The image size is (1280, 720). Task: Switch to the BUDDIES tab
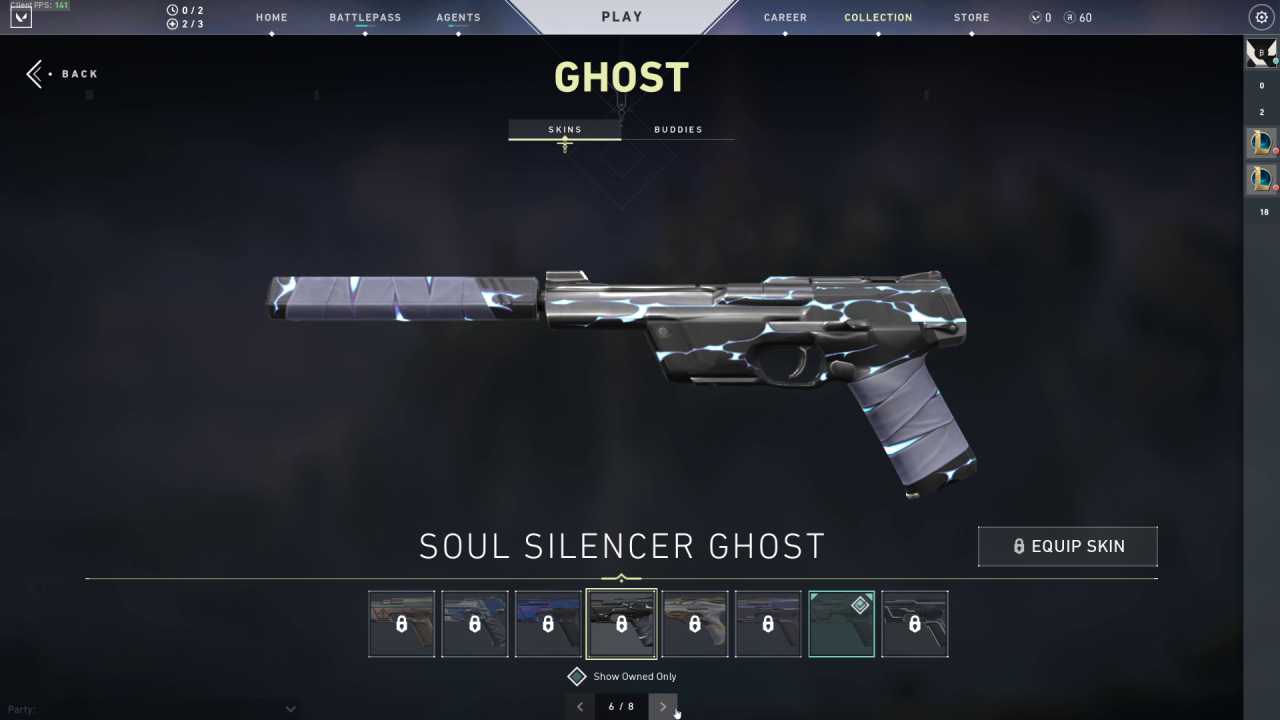pyautogui.click(x=678, y=129)
